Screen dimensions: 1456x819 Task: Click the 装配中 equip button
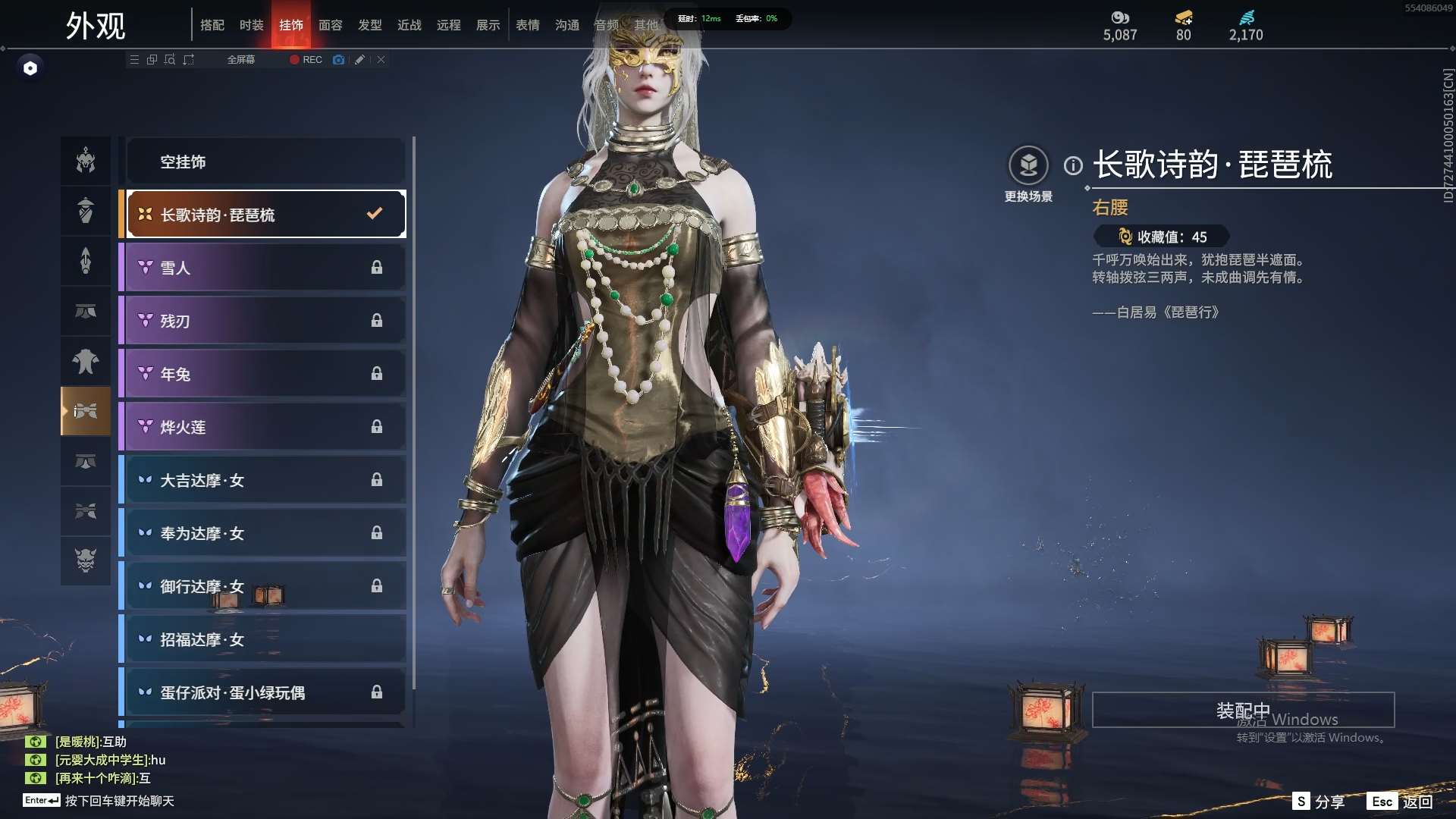pos(1243,711)
